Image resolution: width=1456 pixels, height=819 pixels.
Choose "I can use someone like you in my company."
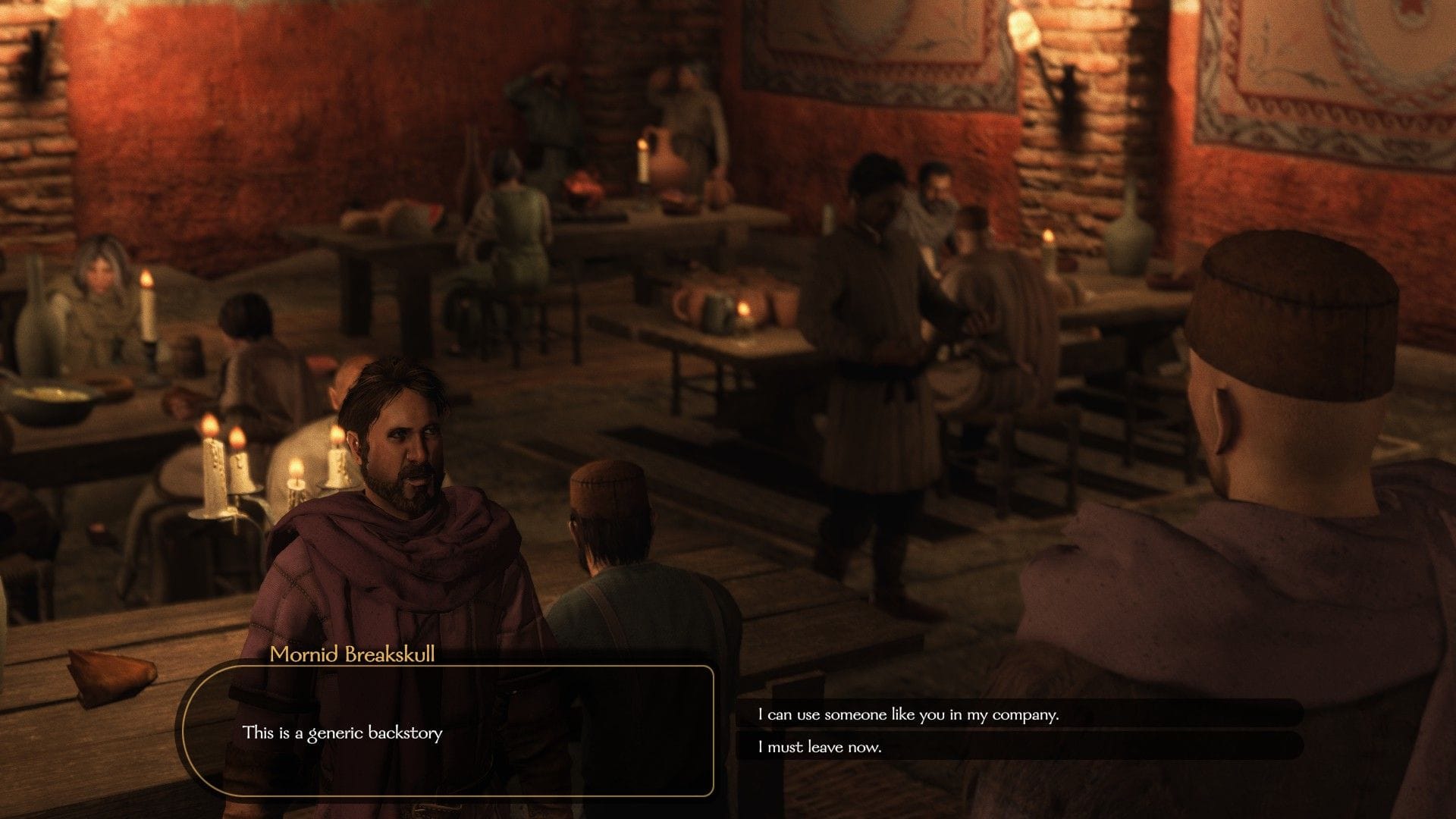[x=908, y=714]
